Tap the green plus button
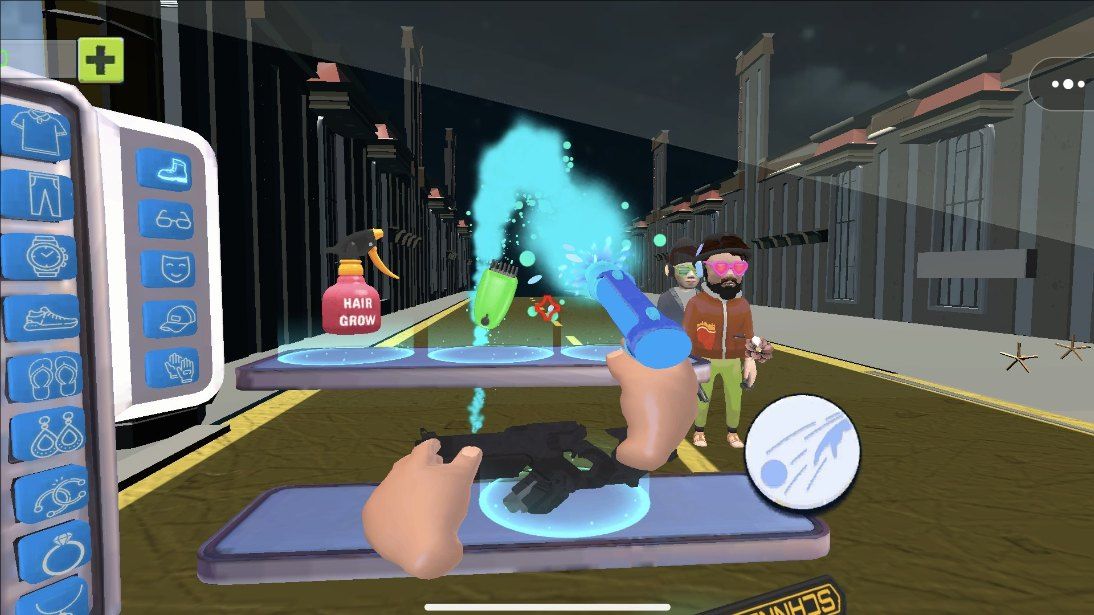 [100, 60]
